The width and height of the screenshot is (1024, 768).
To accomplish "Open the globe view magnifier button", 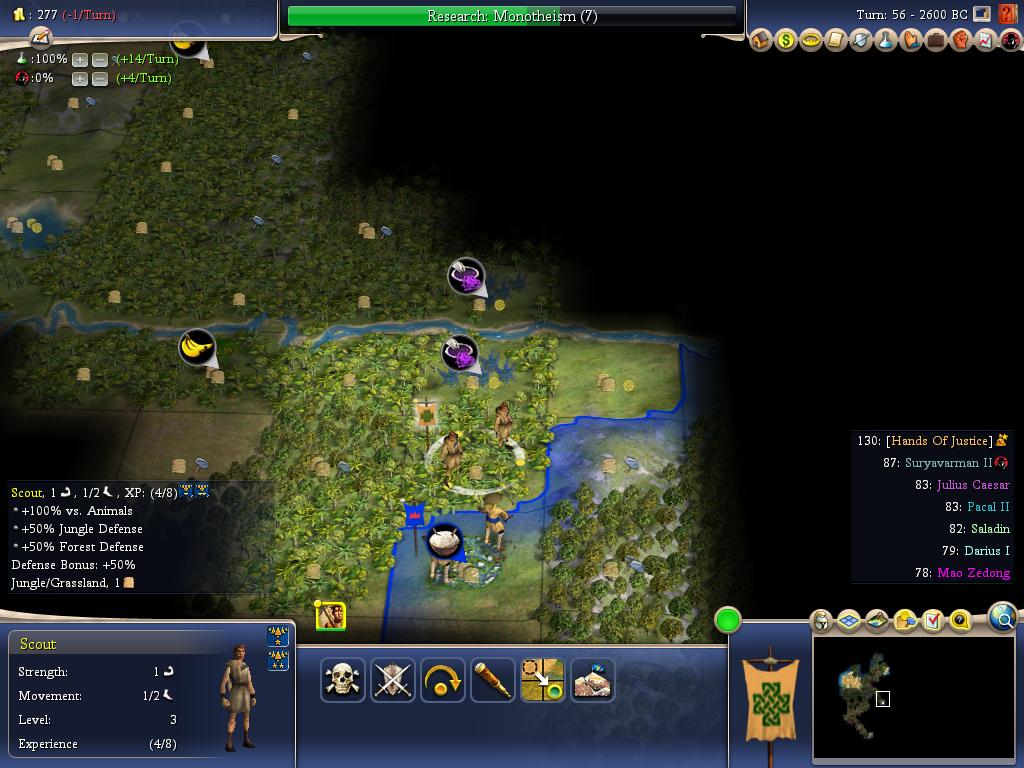I will point(1002,618).
